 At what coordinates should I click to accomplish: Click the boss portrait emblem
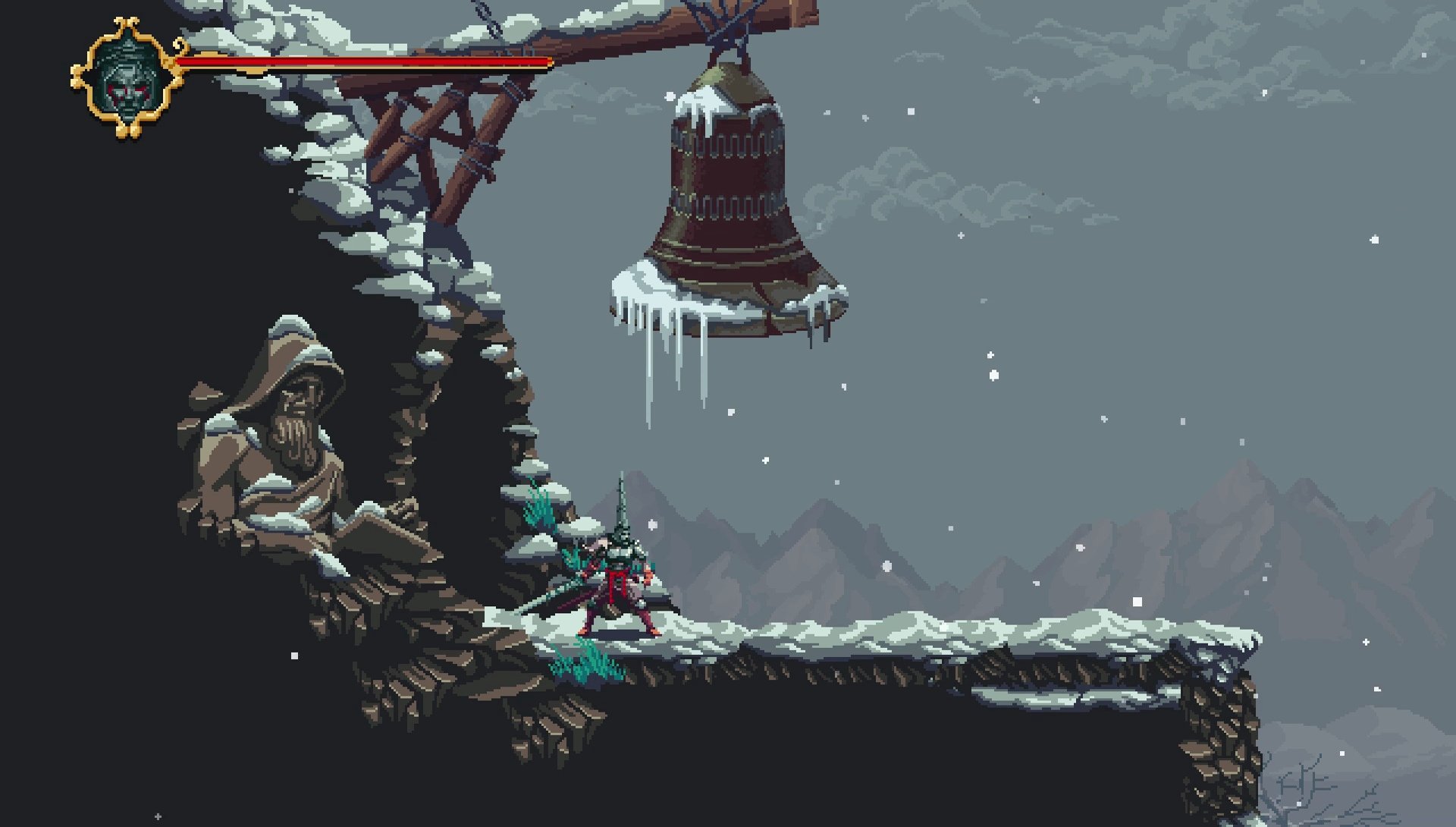[127, 74]
